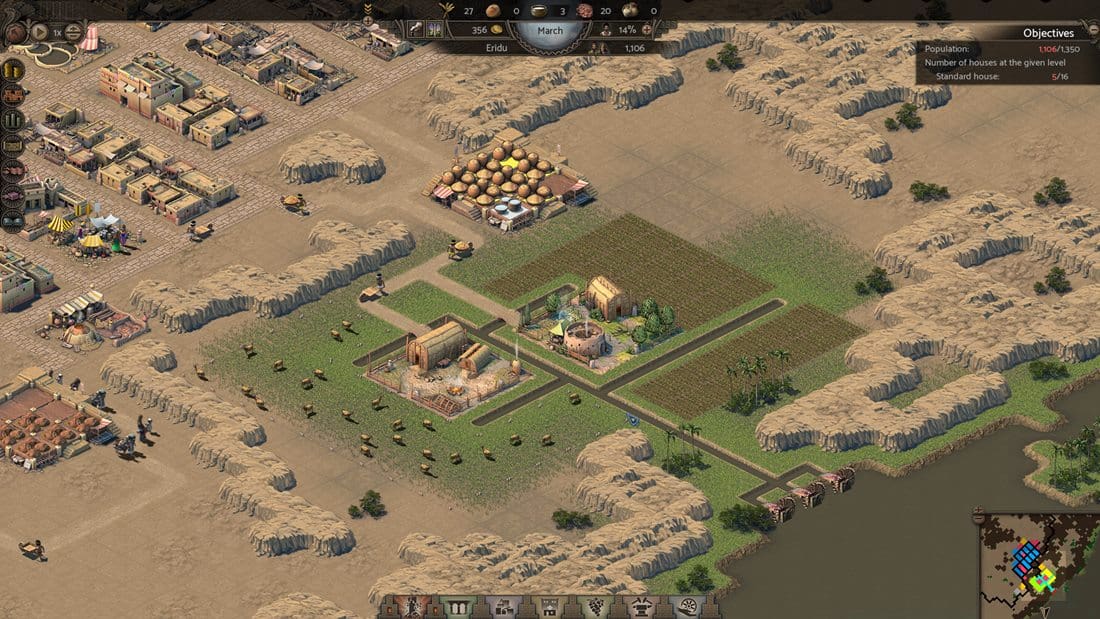This screenshot has height=619, width=1100.
Task: Open the anvil industry building category
Action: coord(641,606)
